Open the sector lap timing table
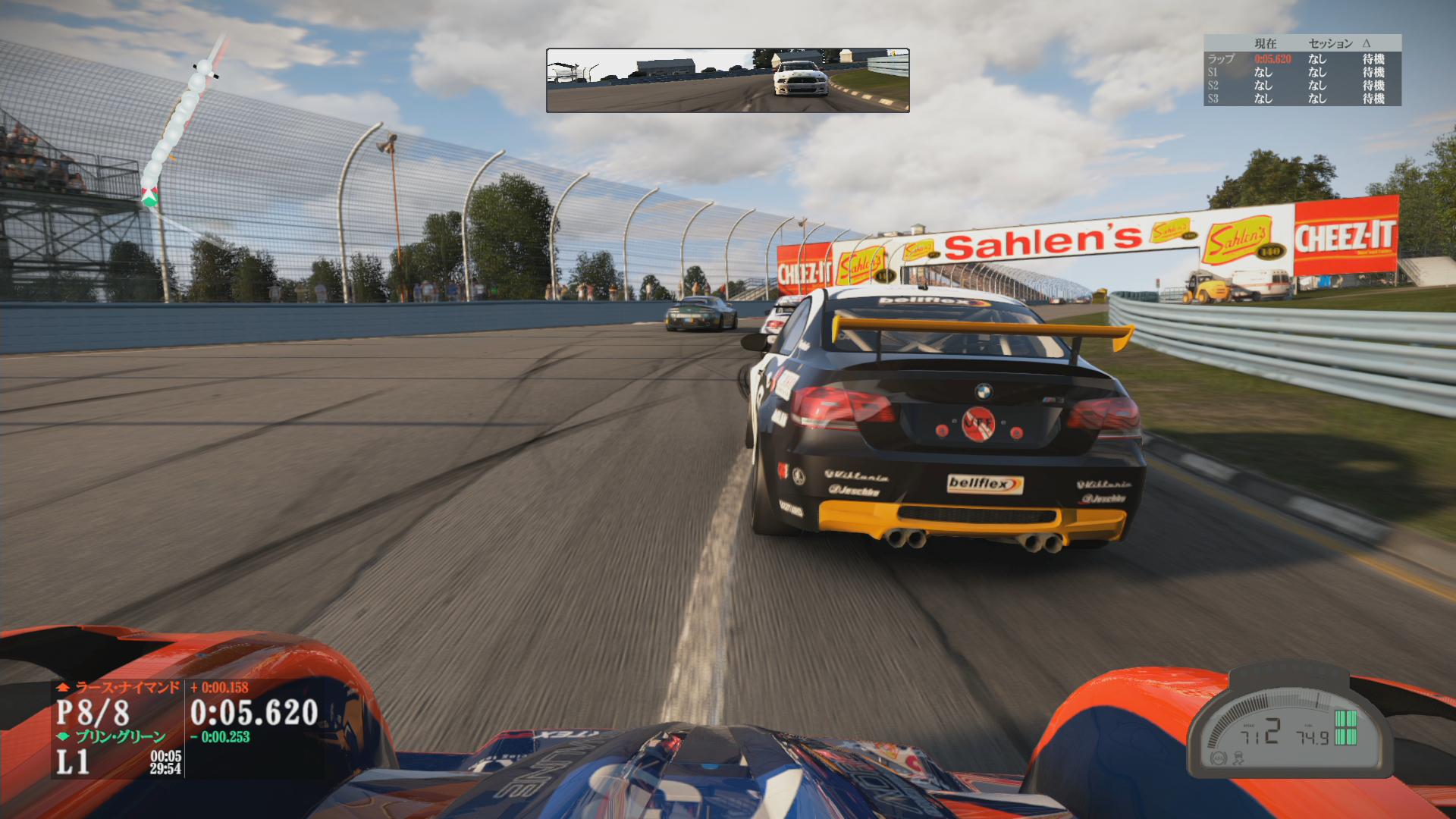This screenshot has height=819, width=1456. [1302, 71]
